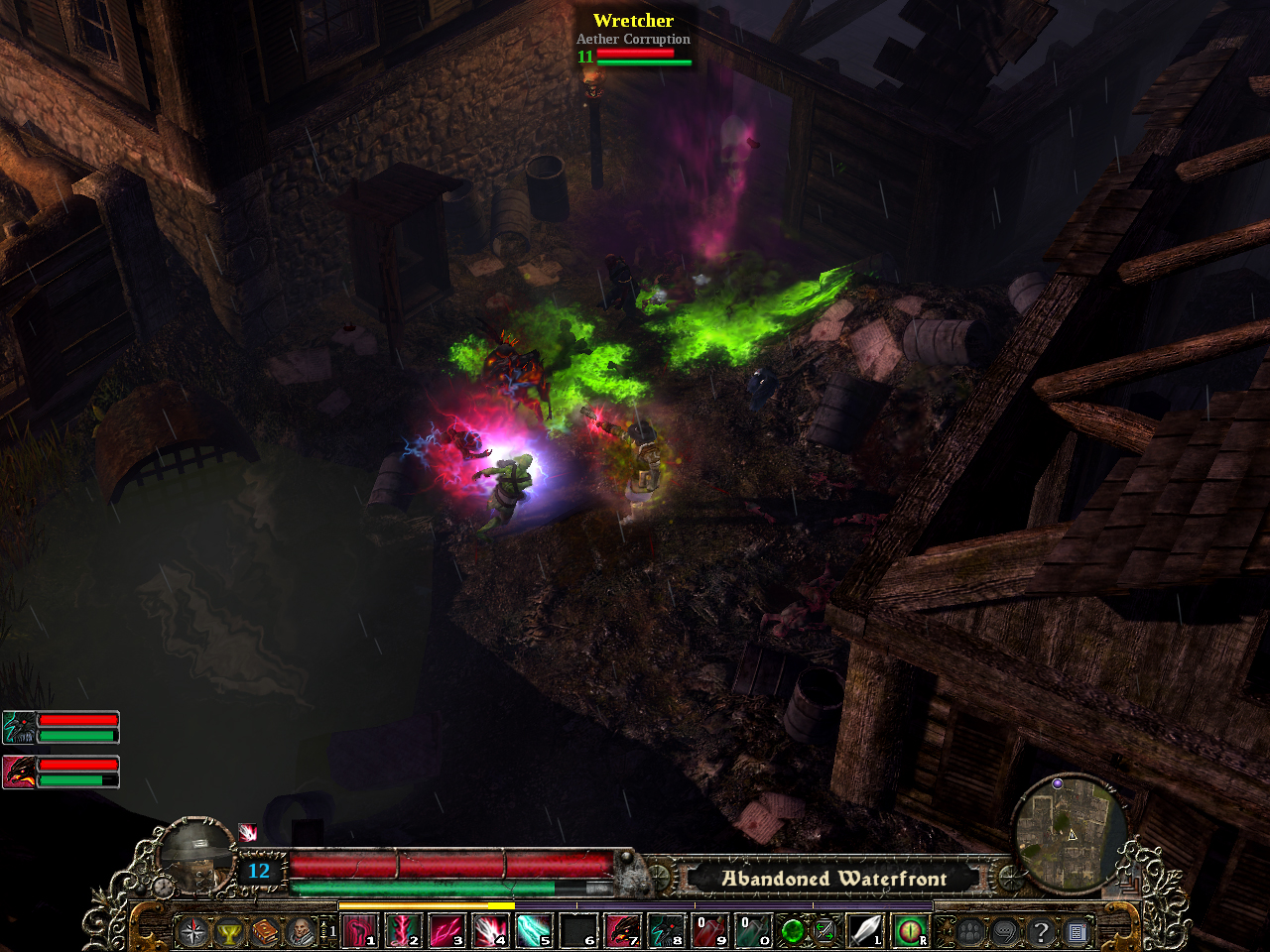1270x952 pixels.
Task: Open the character window via portrait icon
Action: pos(299,932)
